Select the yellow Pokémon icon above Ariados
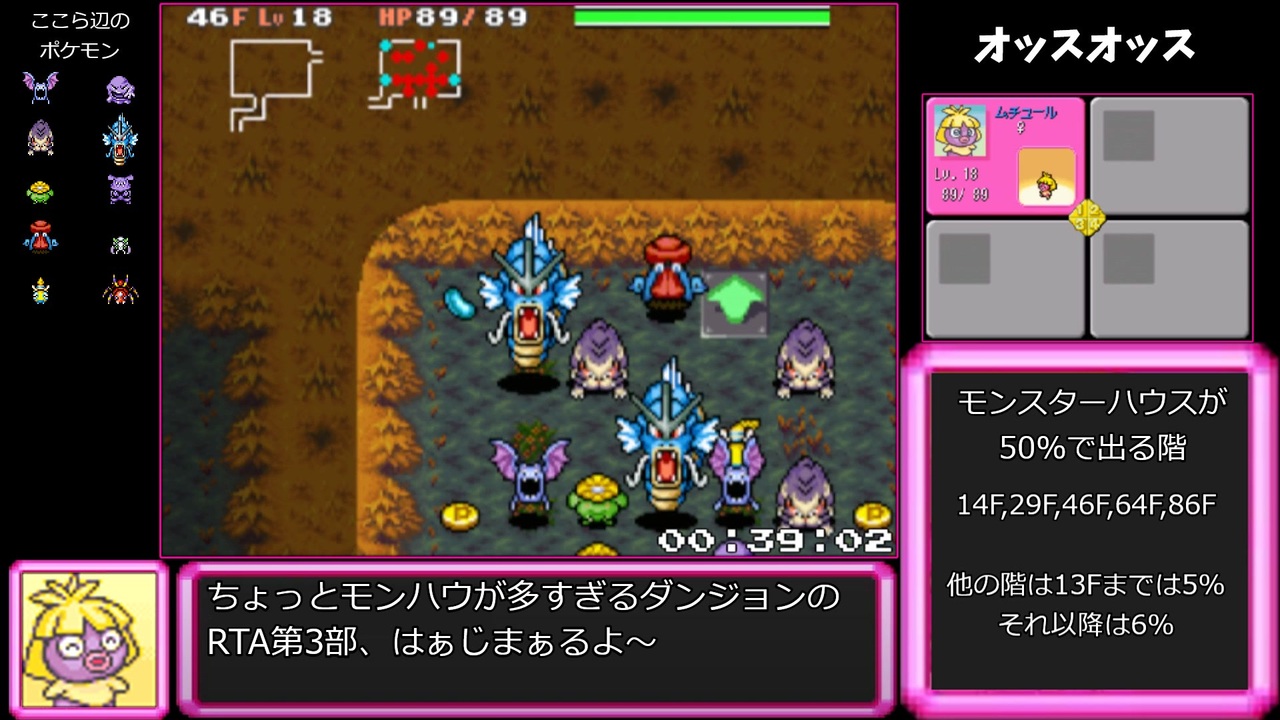1280x720 pixels. [x=40, y=290]
